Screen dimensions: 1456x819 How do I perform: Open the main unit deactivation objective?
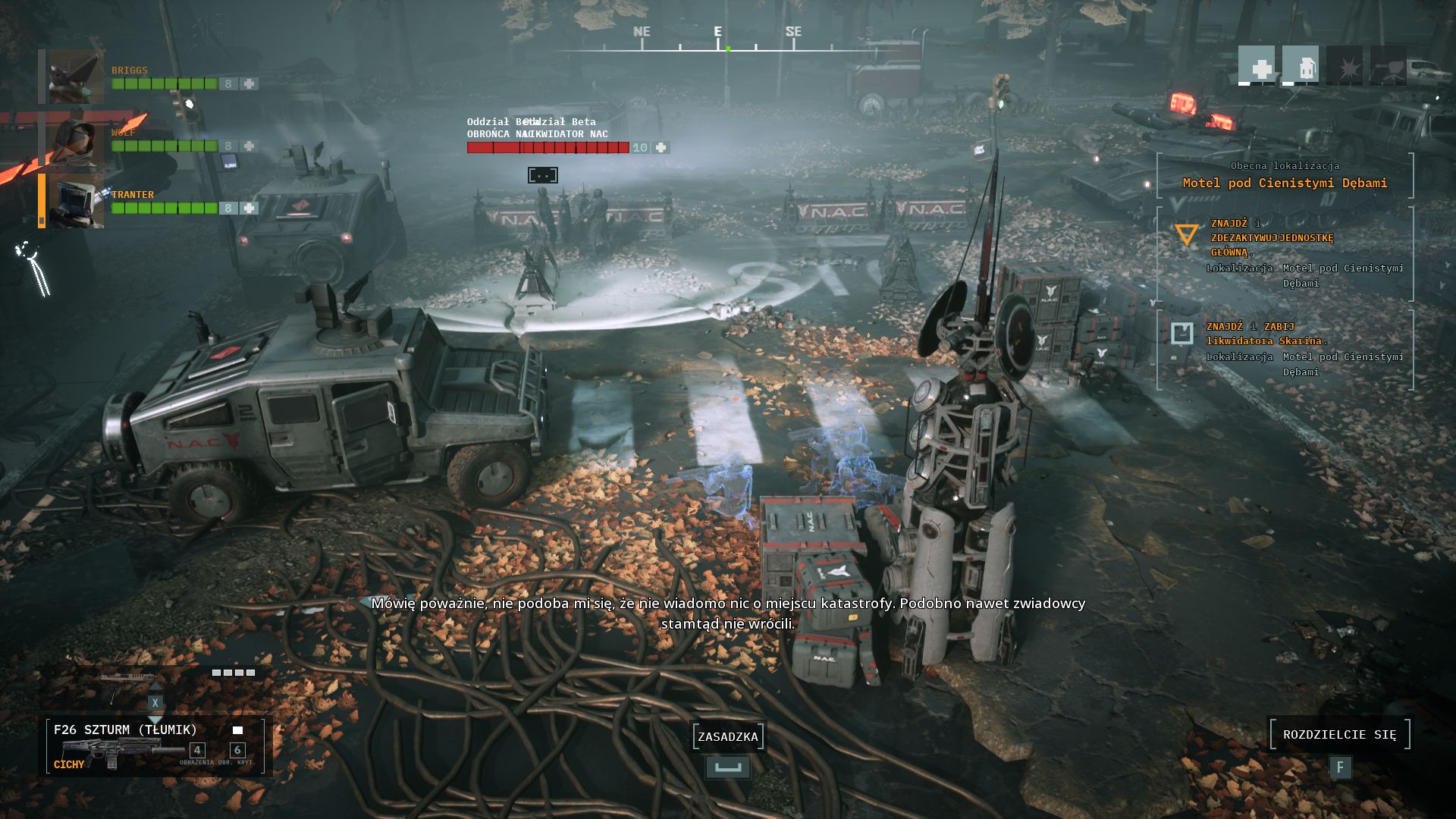click(x=1285, y=253)
